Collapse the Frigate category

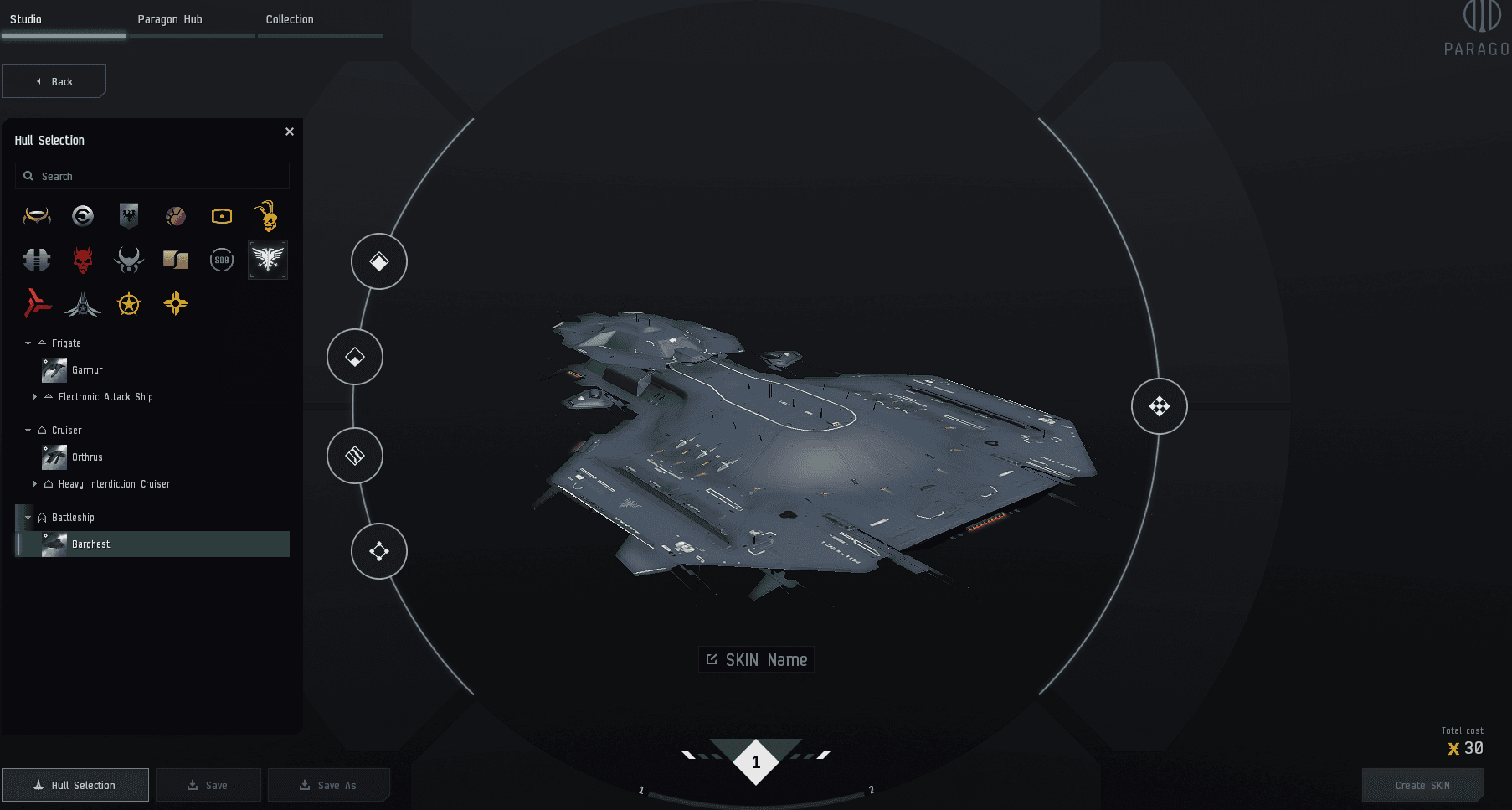pos(28,343)
